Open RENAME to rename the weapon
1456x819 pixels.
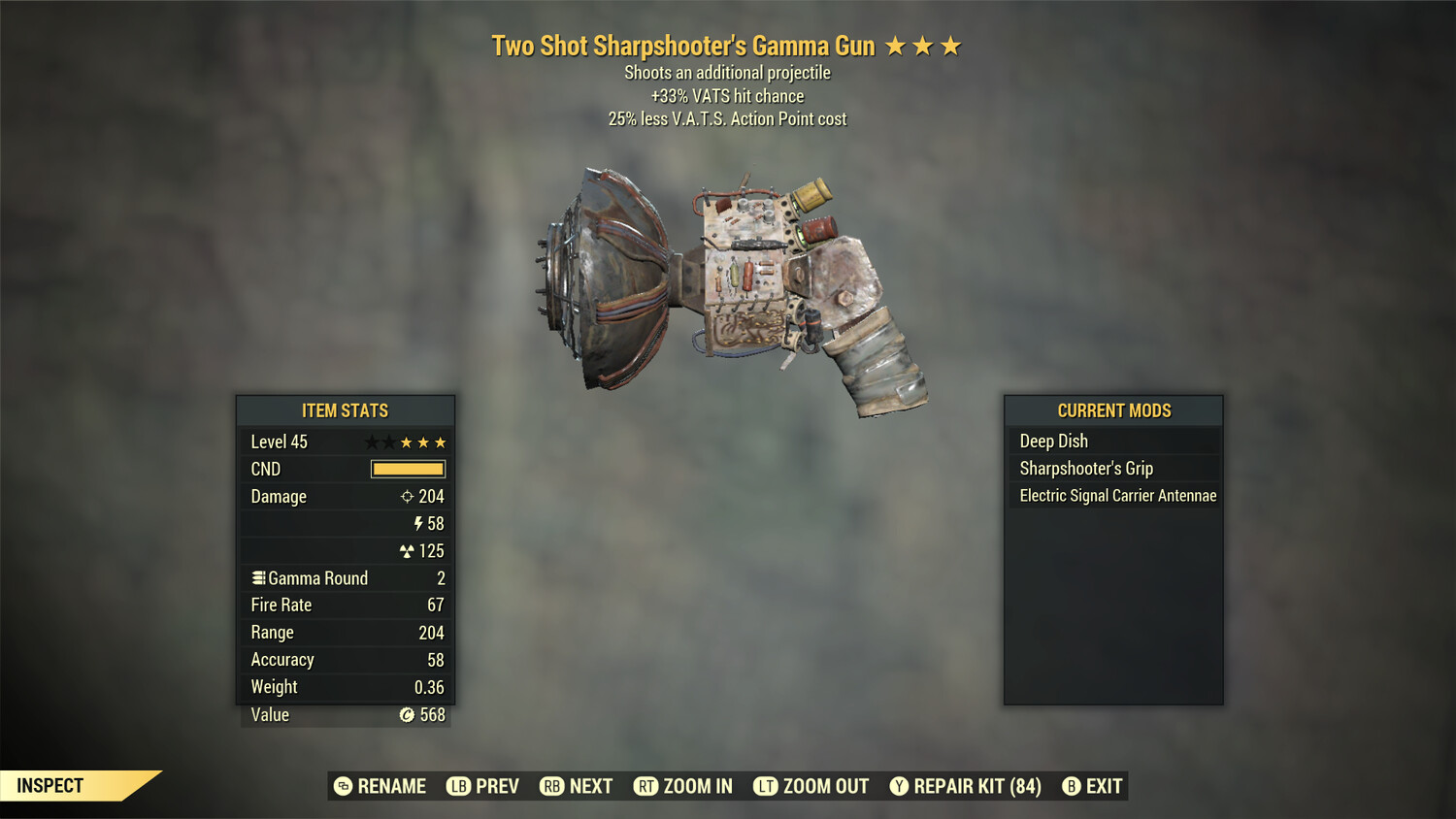(392, 786)
